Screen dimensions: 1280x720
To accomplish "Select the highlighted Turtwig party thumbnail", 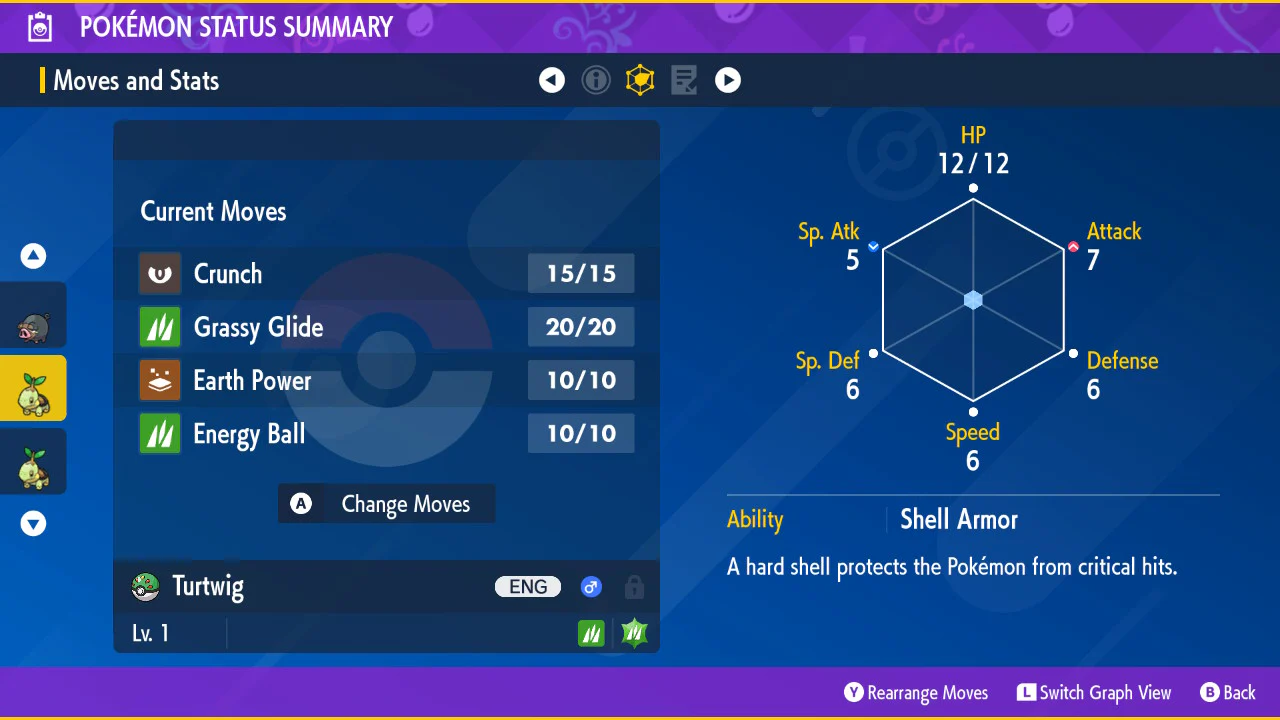I will click(33, 389).
